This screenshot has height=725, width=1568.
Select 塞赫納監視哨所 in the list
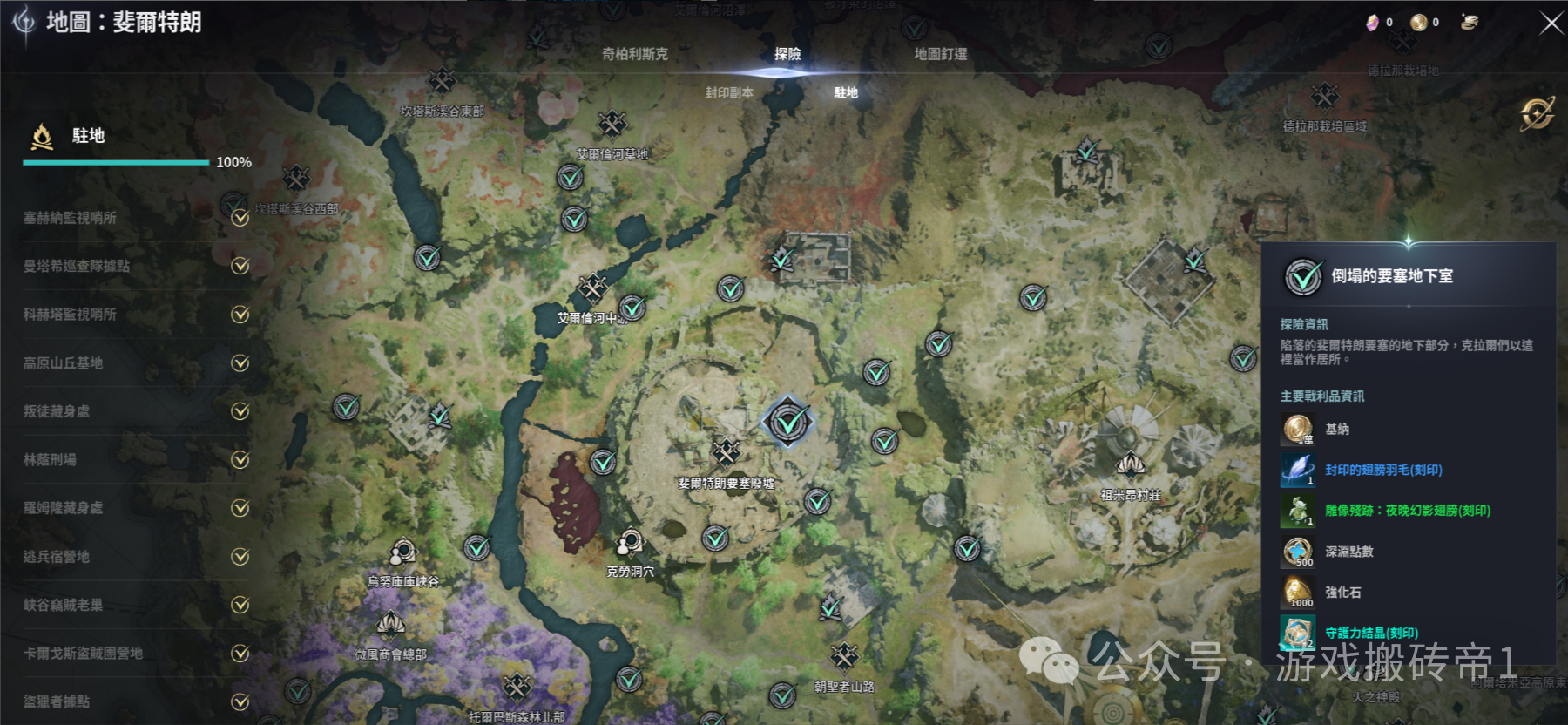pos(70,218)
